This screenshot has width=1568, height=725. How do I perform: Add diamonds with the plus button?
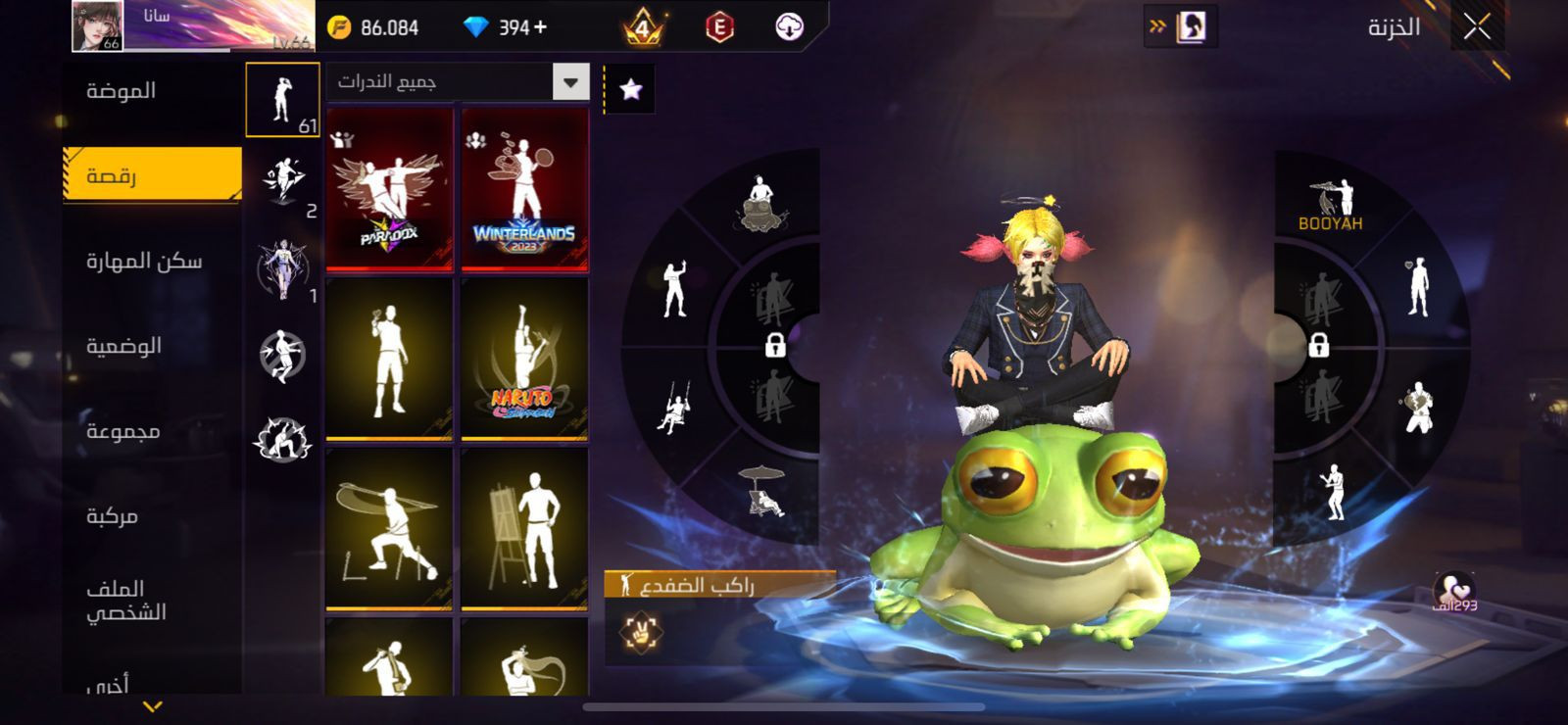coord(540,27)
